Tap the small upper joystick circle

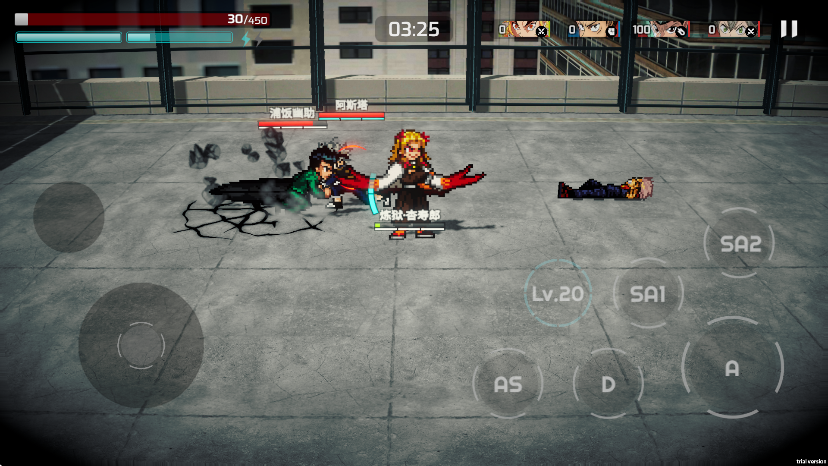tap(69, 217)
